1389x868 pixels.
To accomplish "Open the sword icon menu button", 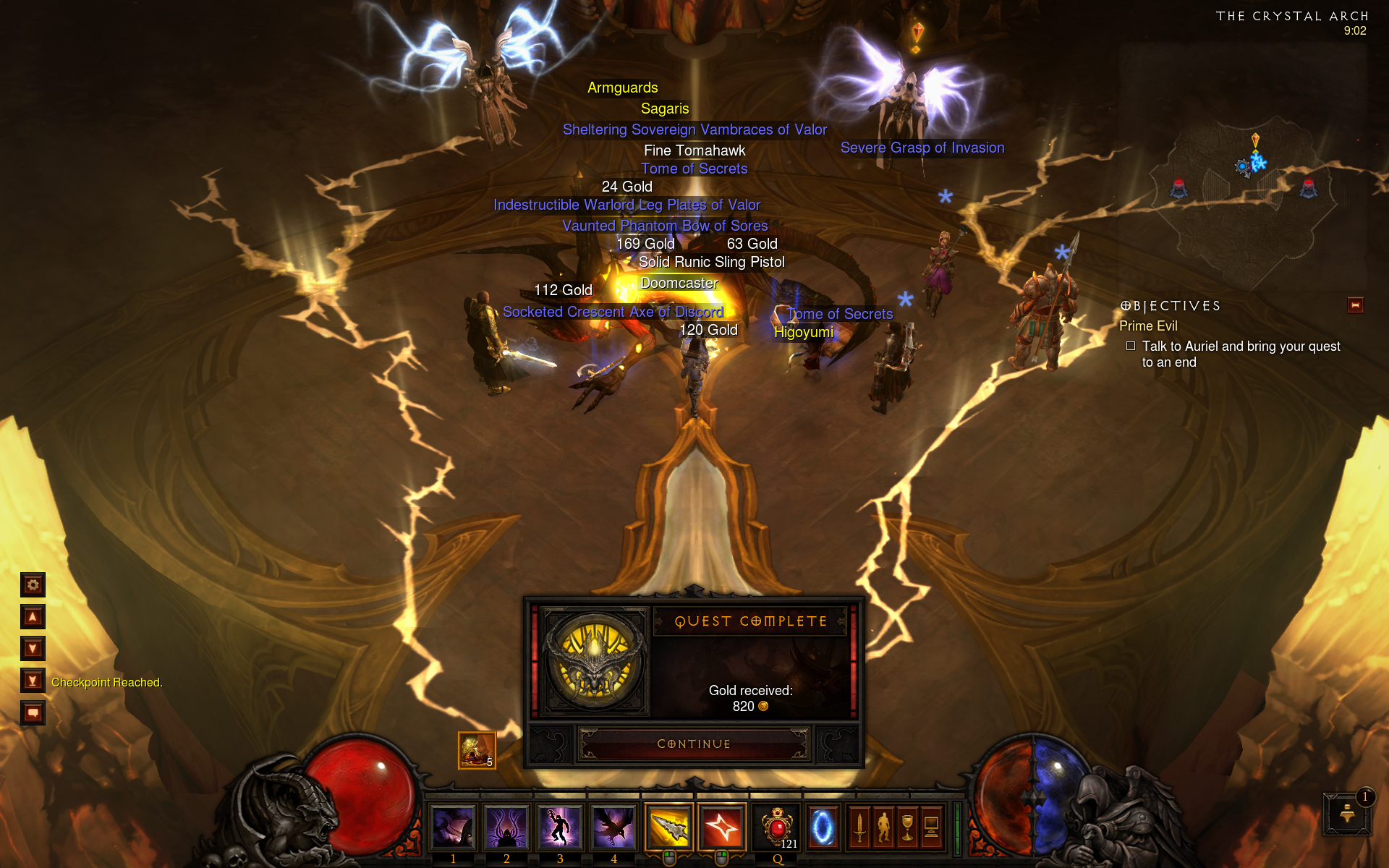I will pos(859,827).
